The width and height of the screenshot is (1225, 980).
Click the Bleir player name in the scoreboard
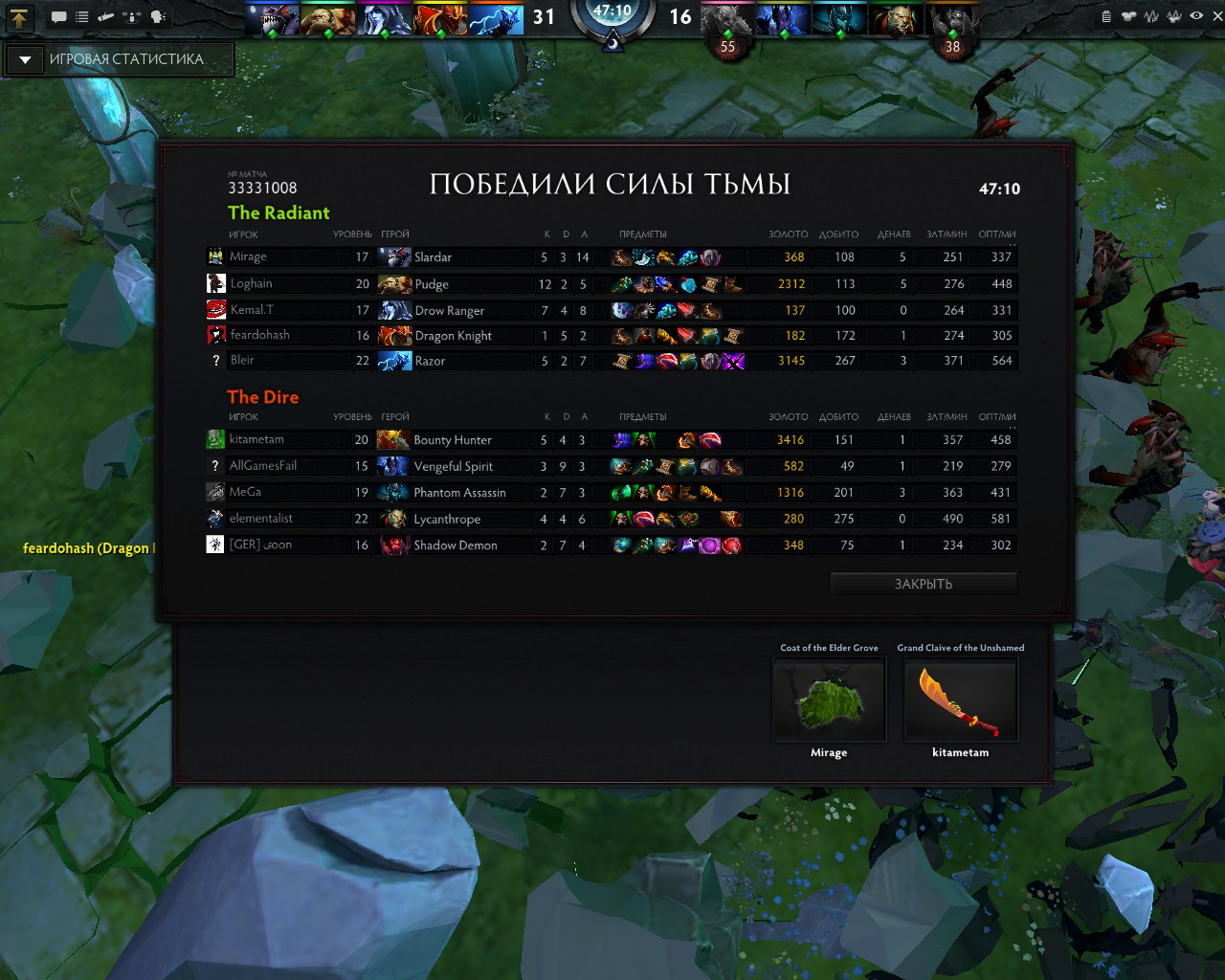(242, 360)
